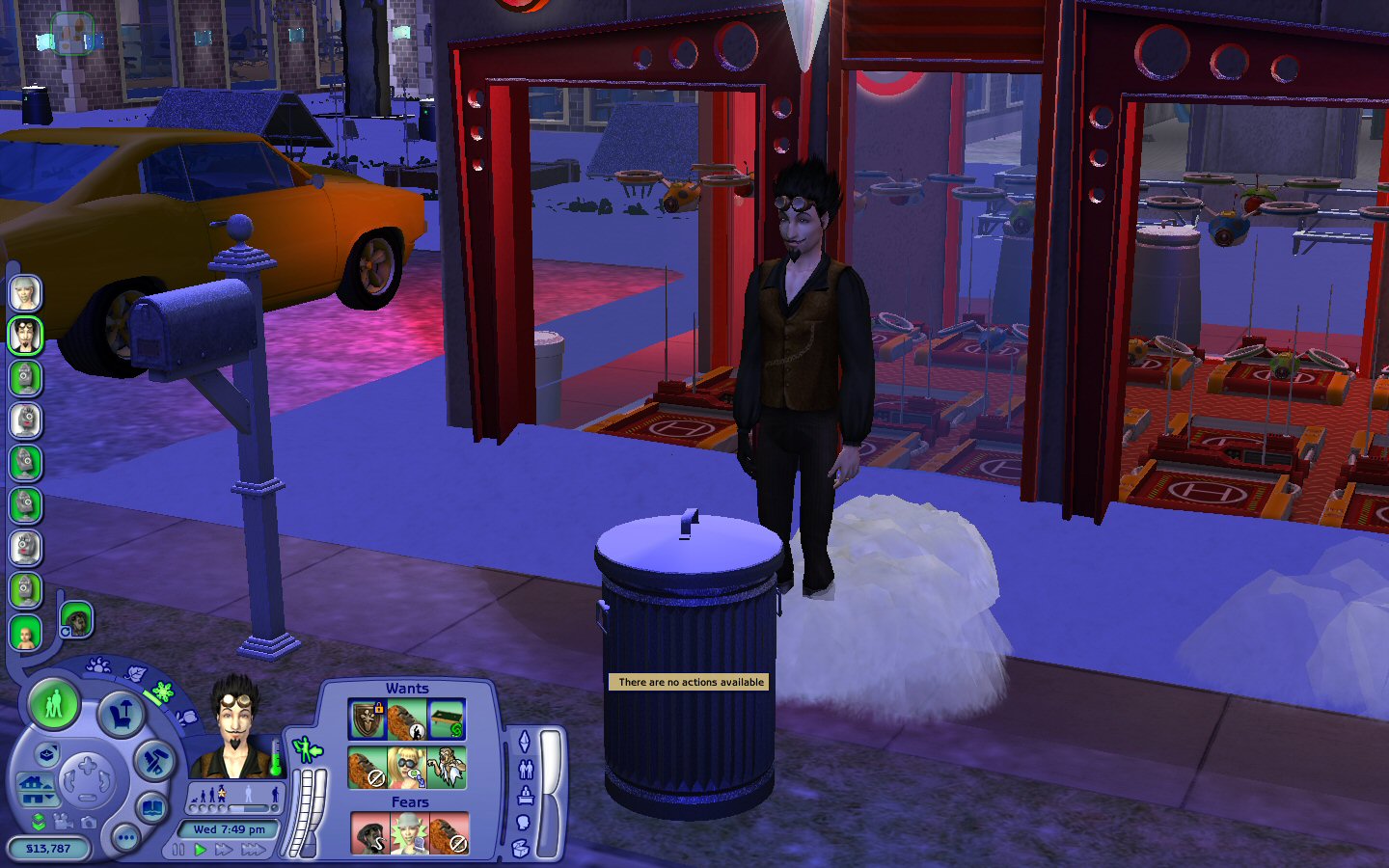Select the baby sim portrait
This screenshot has height=868, width=1389.
(x=25, y=634)
